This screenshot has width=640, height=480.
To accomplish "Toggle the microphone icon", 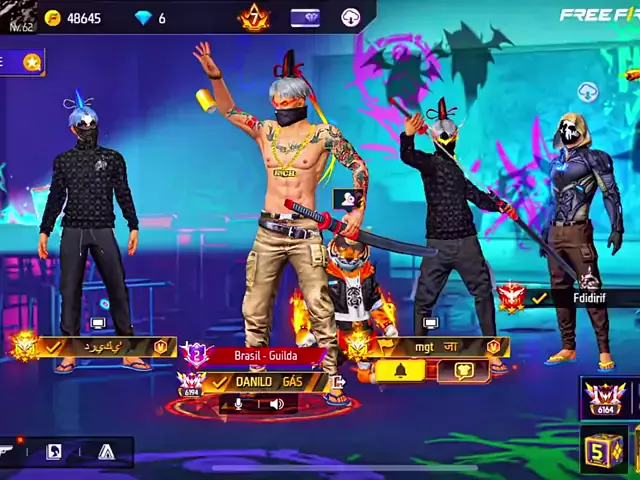I will (239, 404).
